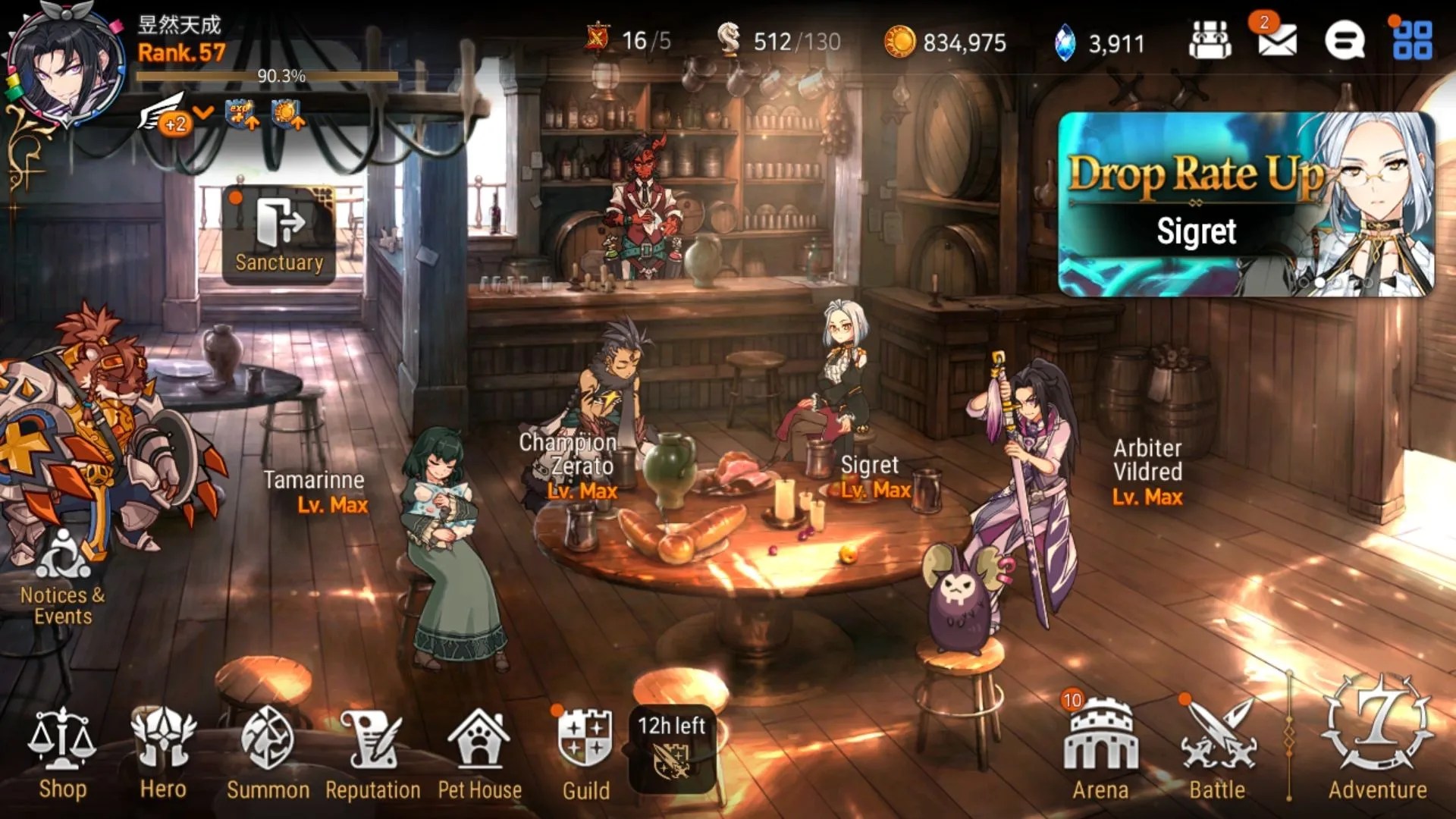Tap the gold coin currency counter
Viewport: 1456px width, 819px height.
(946, 42)
